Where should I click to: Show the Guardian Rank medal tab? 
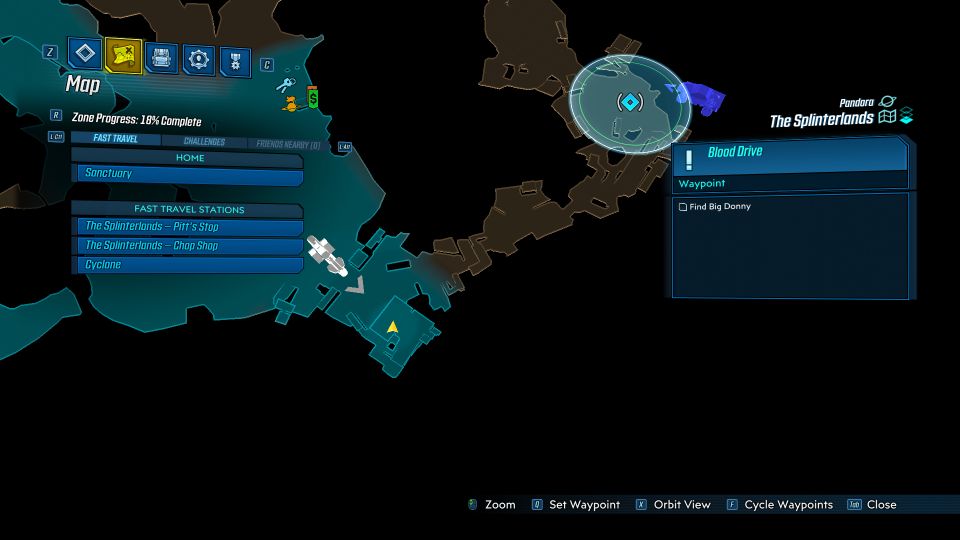(x=235, y=60)
